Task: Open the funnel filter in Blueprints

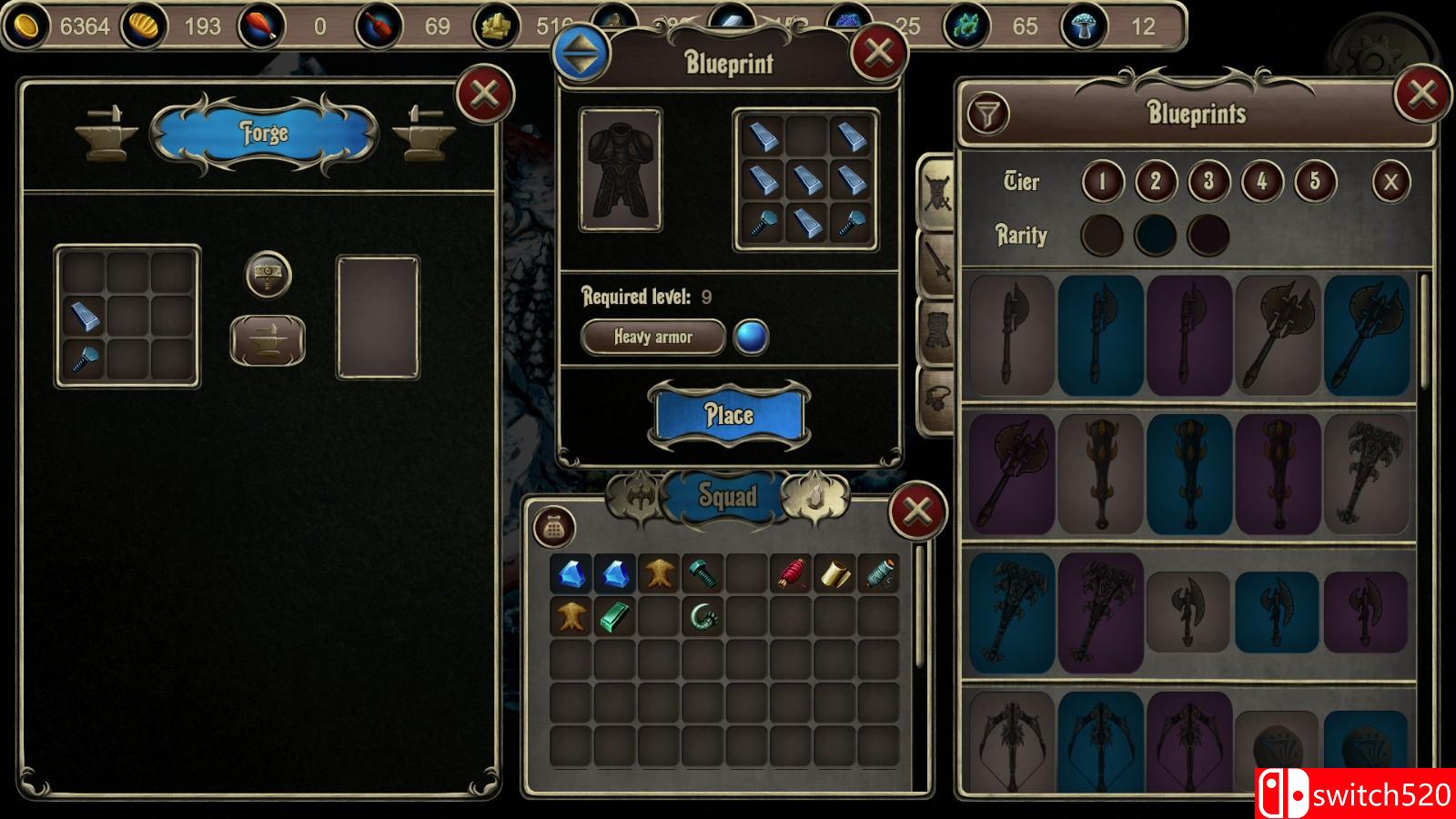Action: click(x=987, y=115)
